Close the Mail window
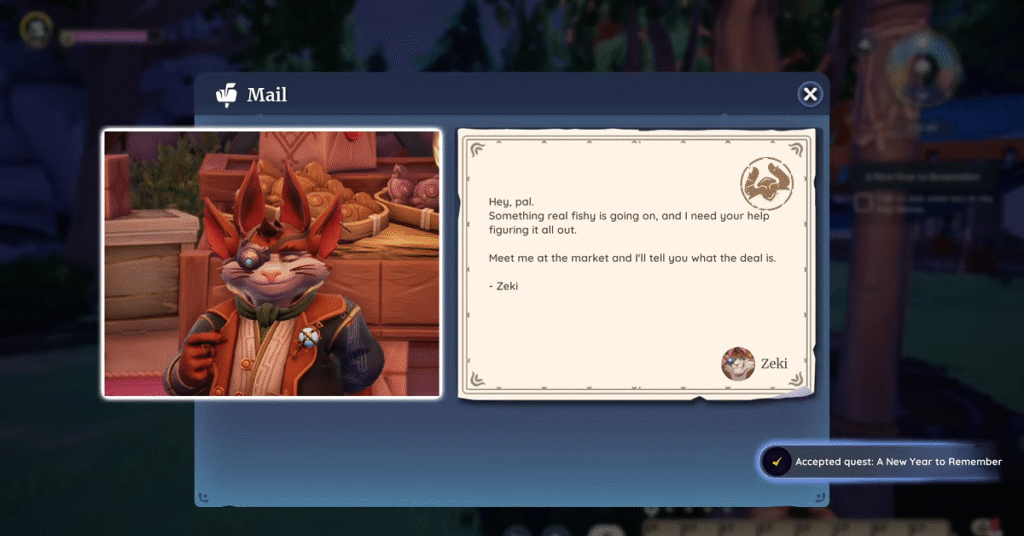The height and width of the screenshot is (536, 1024). click(x=810, y=94)
